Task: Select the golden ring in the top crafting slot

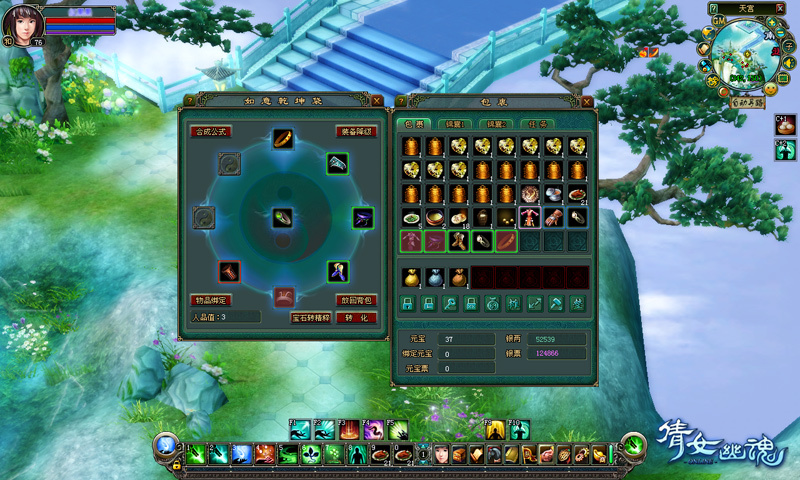Action: pyautogui.click(x=284, y=138)
